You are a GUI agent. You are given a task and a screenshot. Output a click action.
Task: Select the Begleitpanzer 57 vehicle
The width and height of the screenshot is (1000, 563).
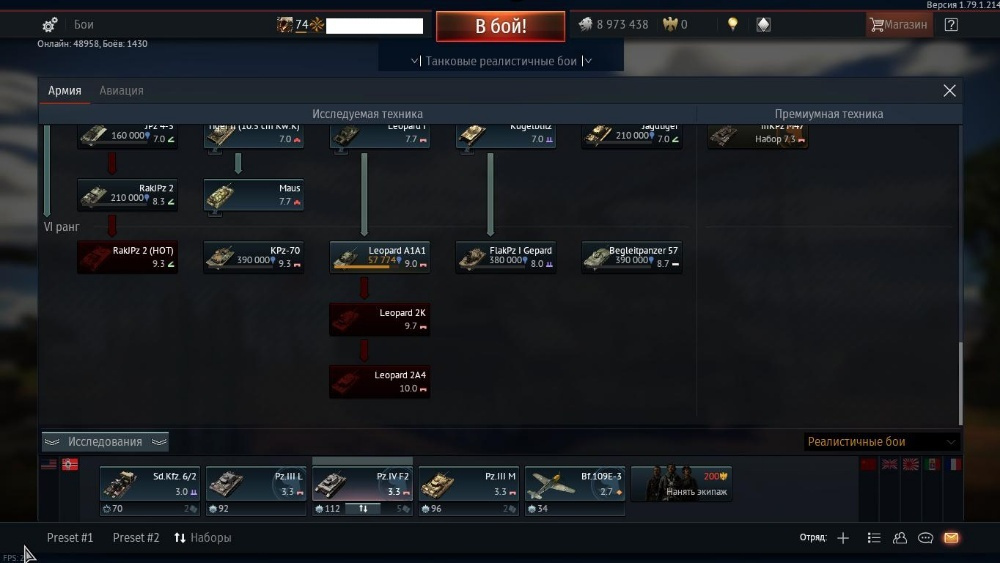point(632,257)
